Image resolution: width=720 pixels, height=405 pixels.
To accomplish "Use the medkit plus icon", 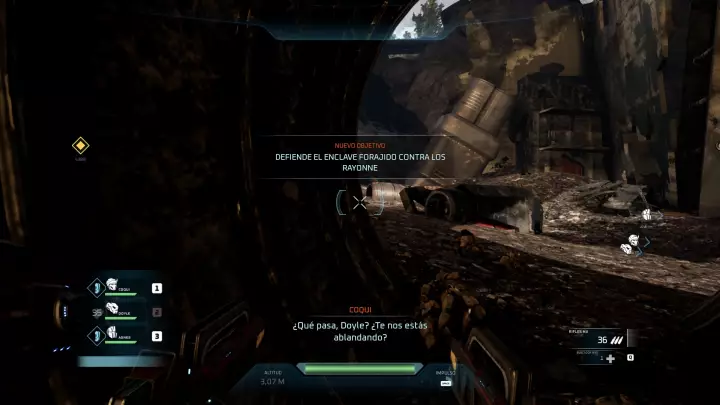I will pyautogui.click(x=610, y=358).
